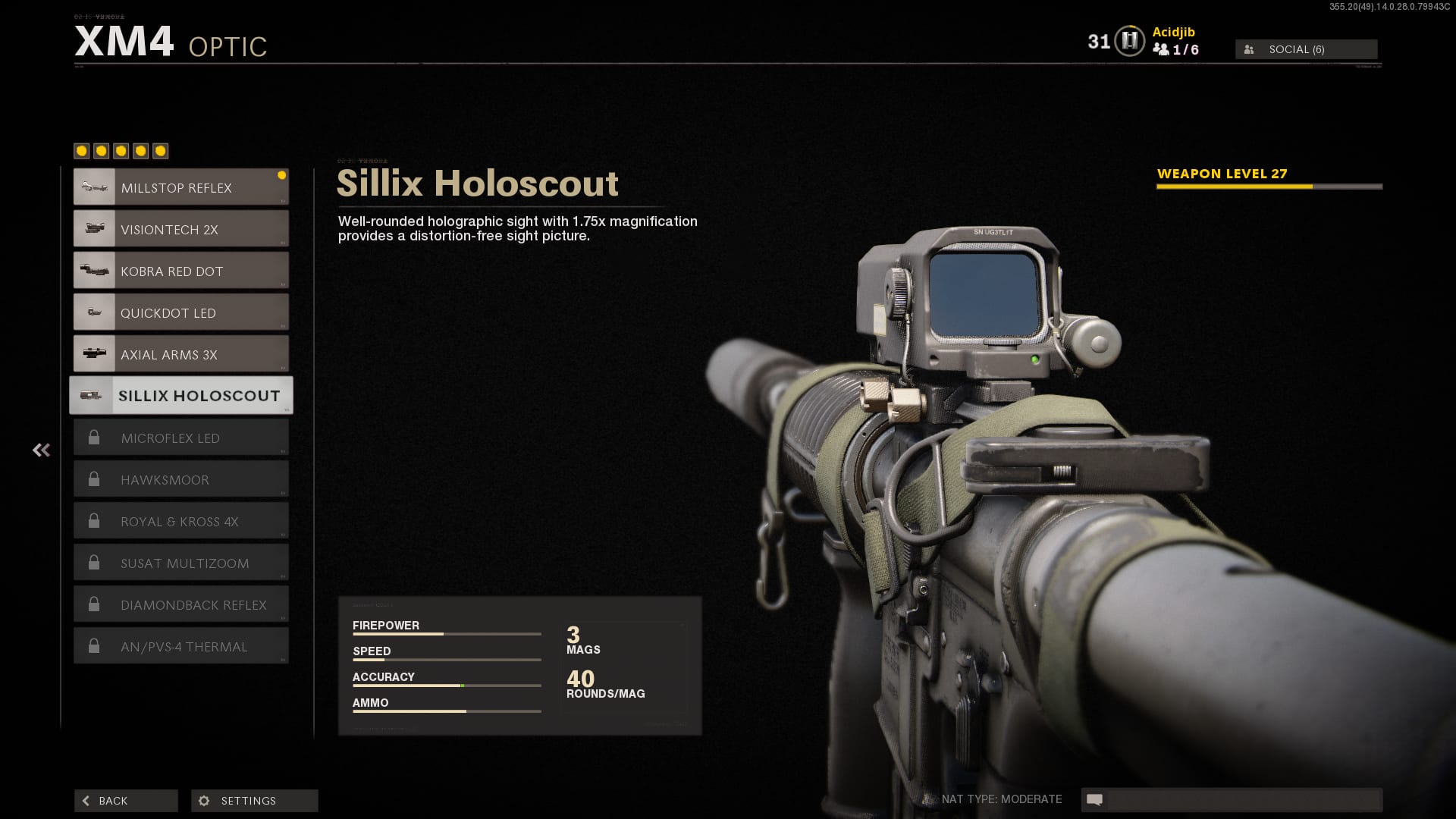Go back with the Back button
Screen dimensions: 1456x819
[126, 801]
